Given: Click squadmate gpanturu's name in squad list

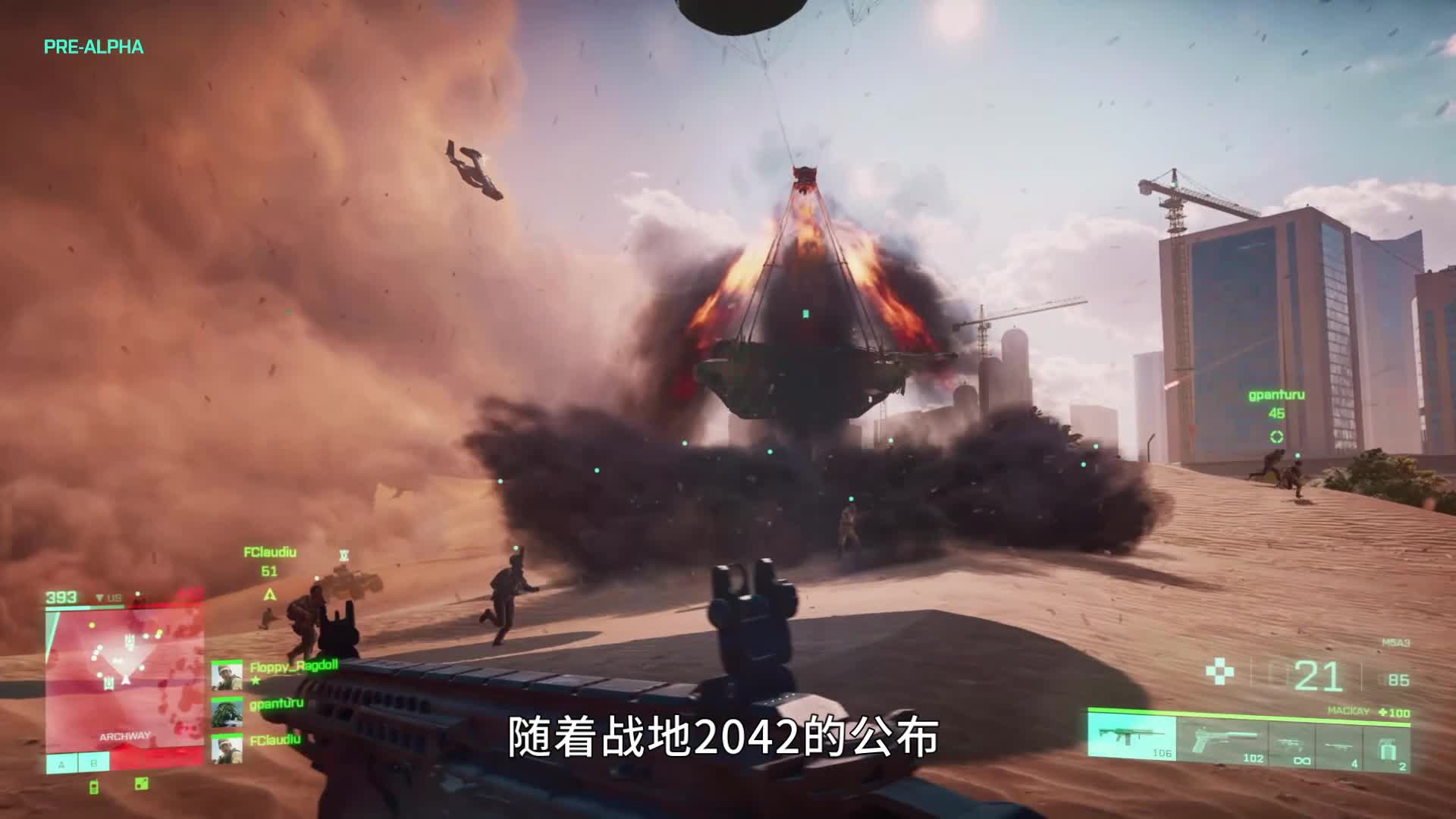Looking at the screenshot, I should coord(275,703).
